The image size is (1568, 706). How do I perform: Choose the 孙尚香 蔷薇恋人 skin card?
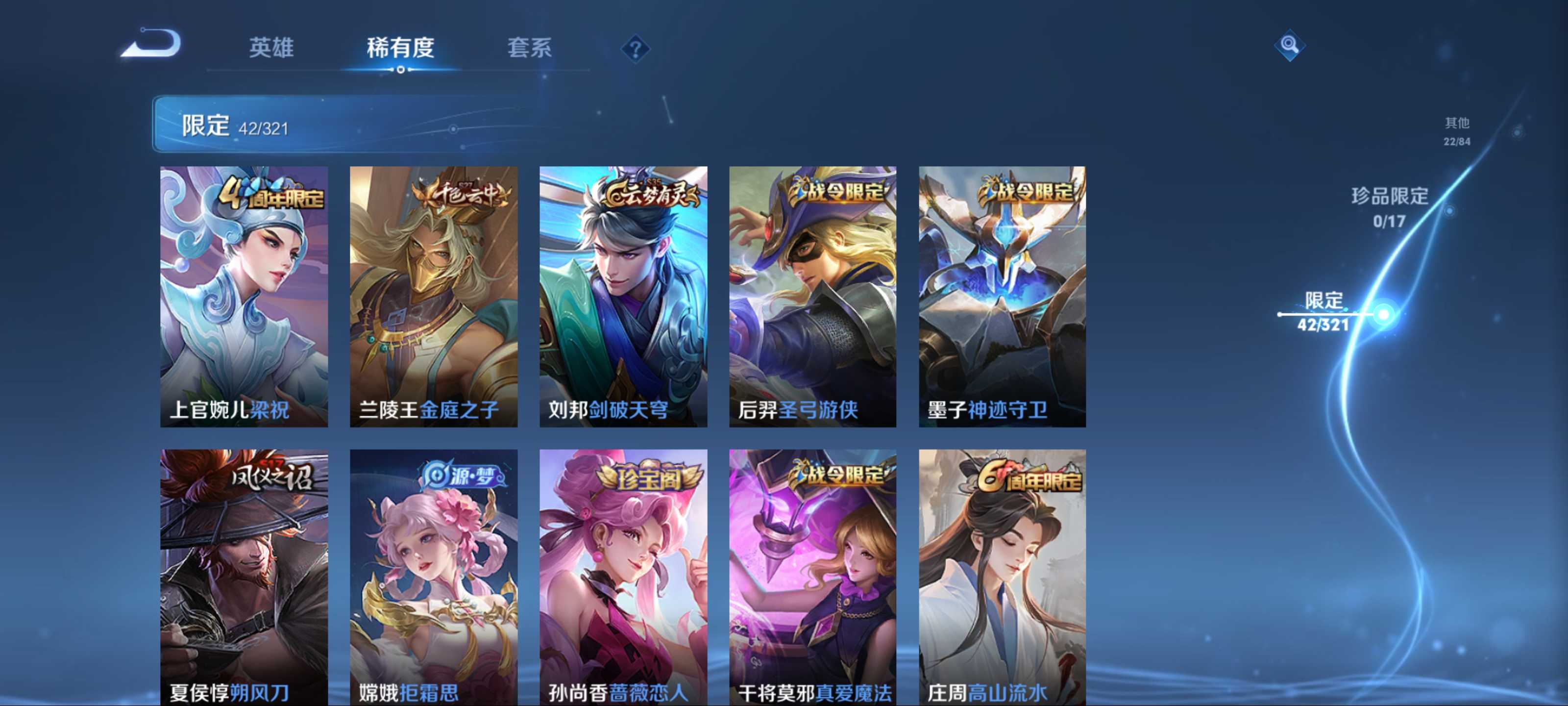(x=623, y=576)
